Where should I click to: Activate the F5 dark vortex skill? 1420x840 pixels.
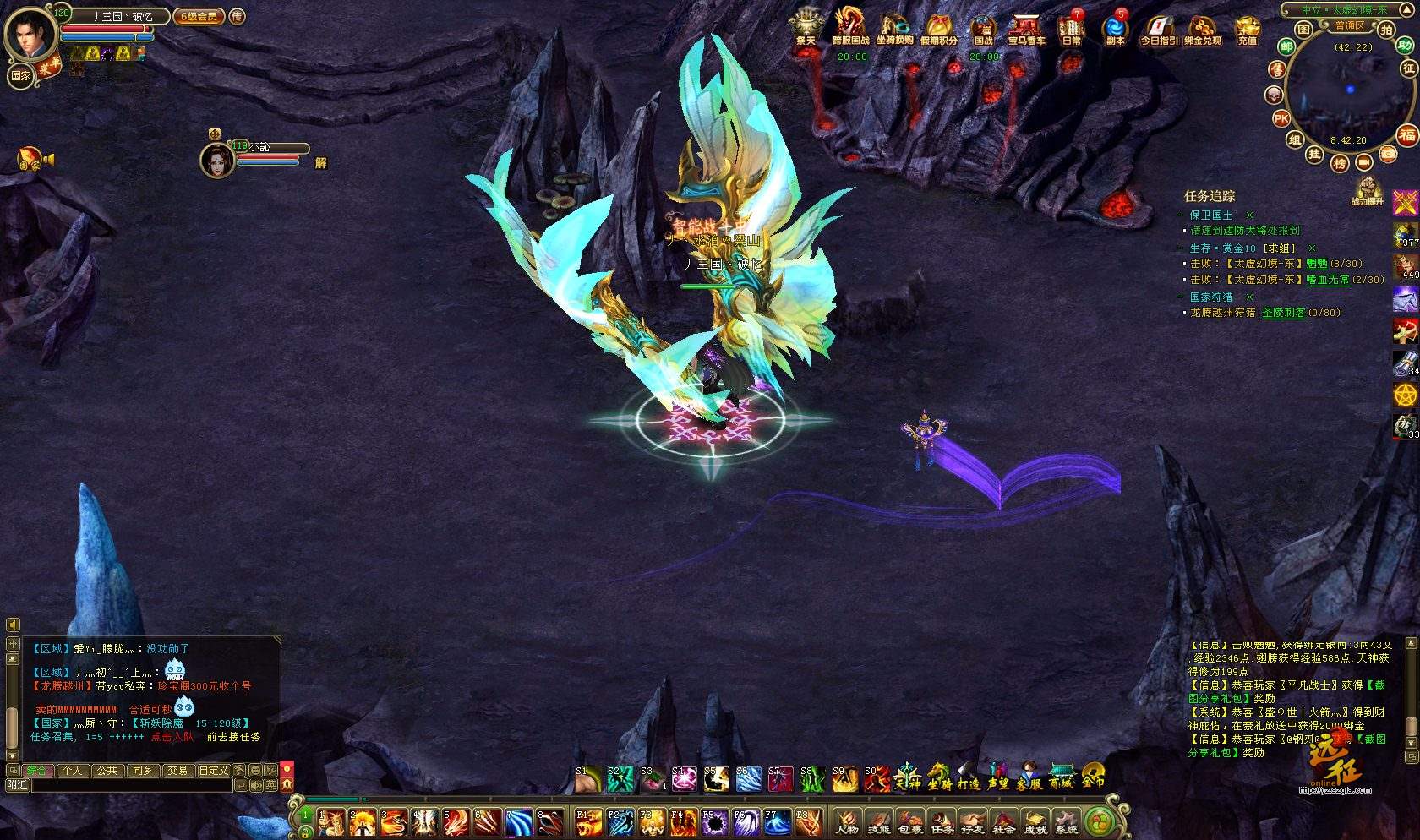[x=716, y=823]
